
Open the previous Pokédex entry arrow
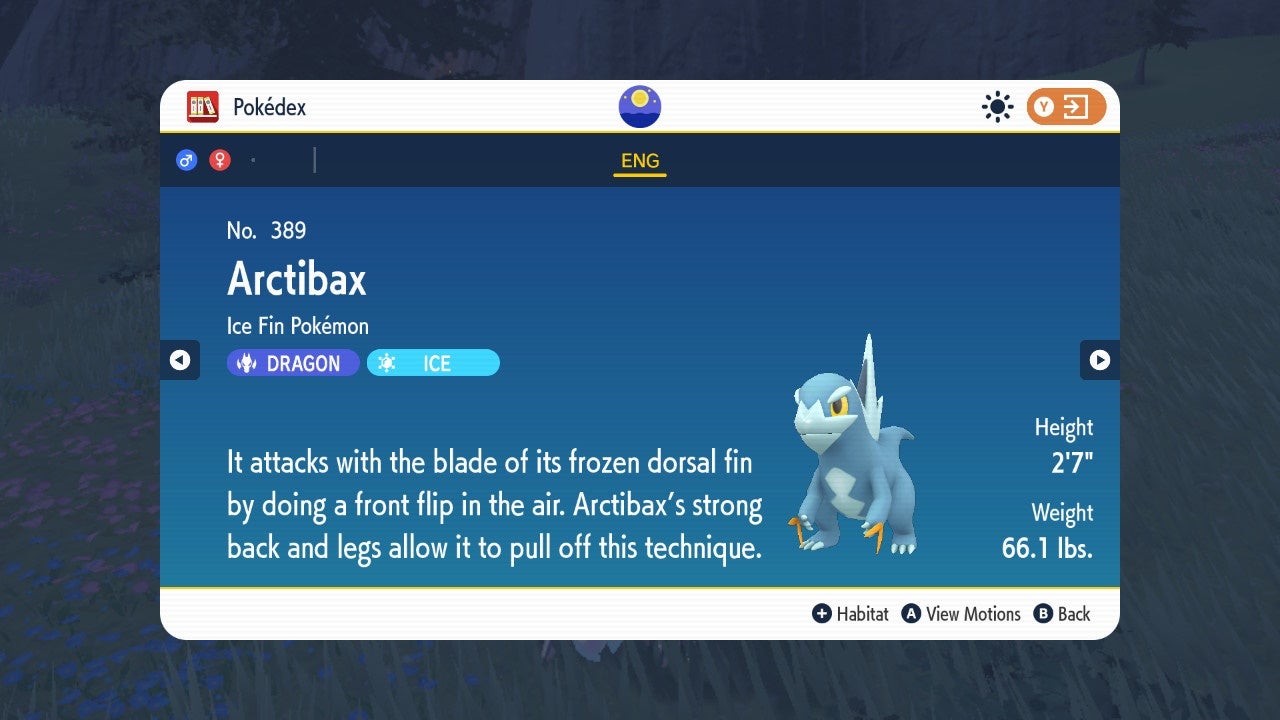coord(180,361)
